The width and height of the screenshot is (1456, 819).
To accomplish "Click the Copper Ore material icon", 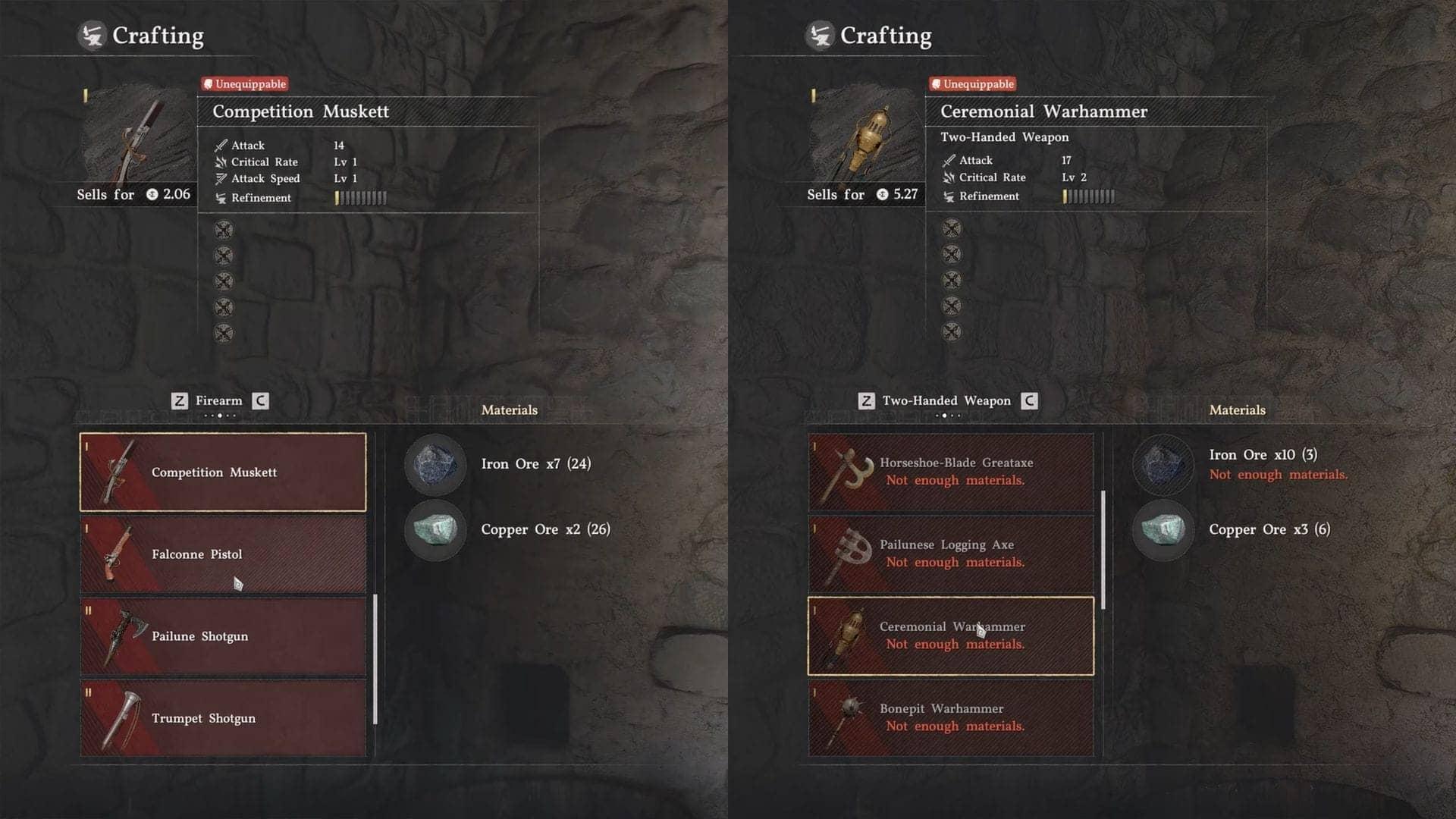I will 435,531.
